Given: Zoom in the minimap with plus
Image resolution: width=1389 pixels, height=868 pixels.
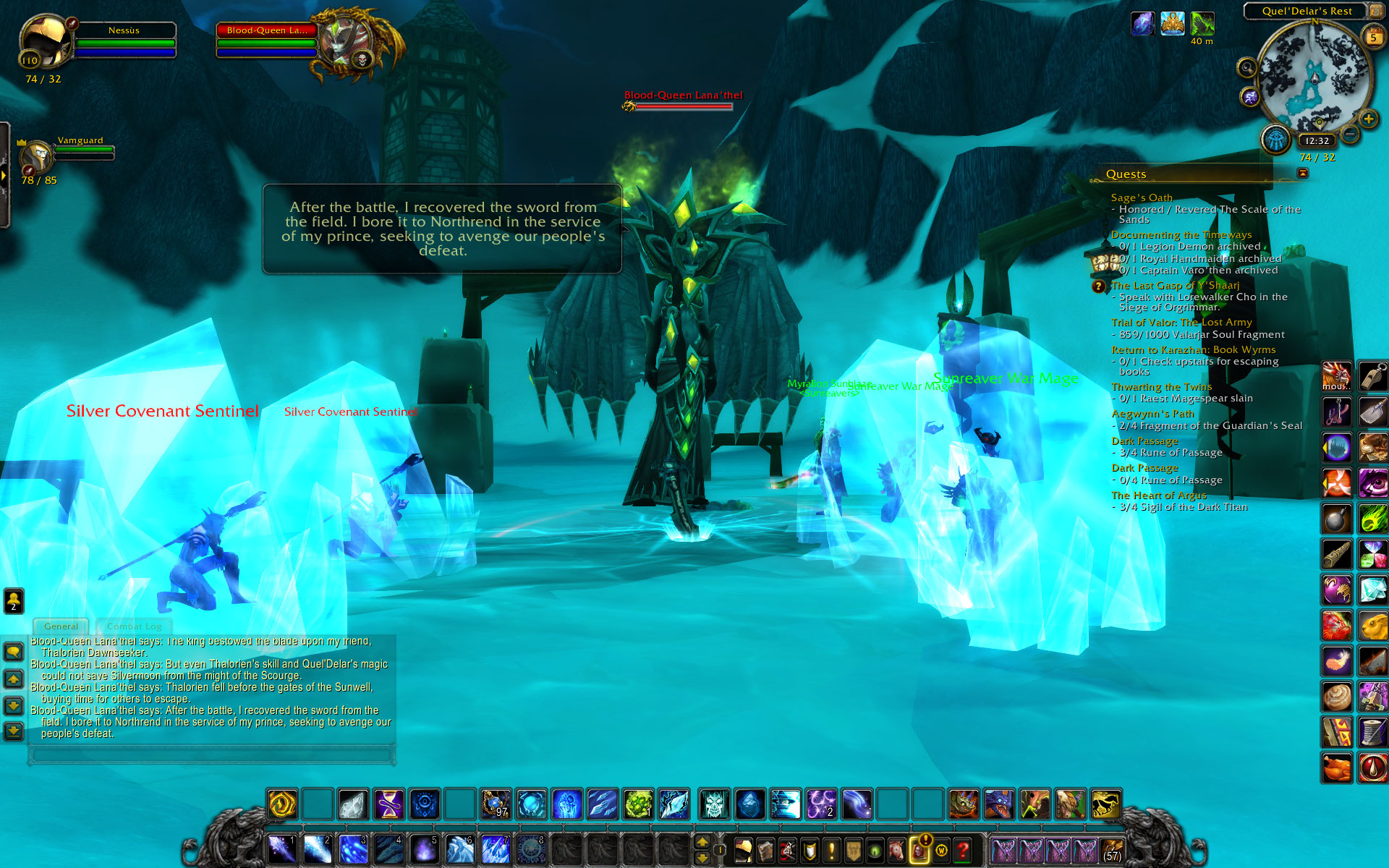Looking at the screenshot, I should tap(1367, 119).
